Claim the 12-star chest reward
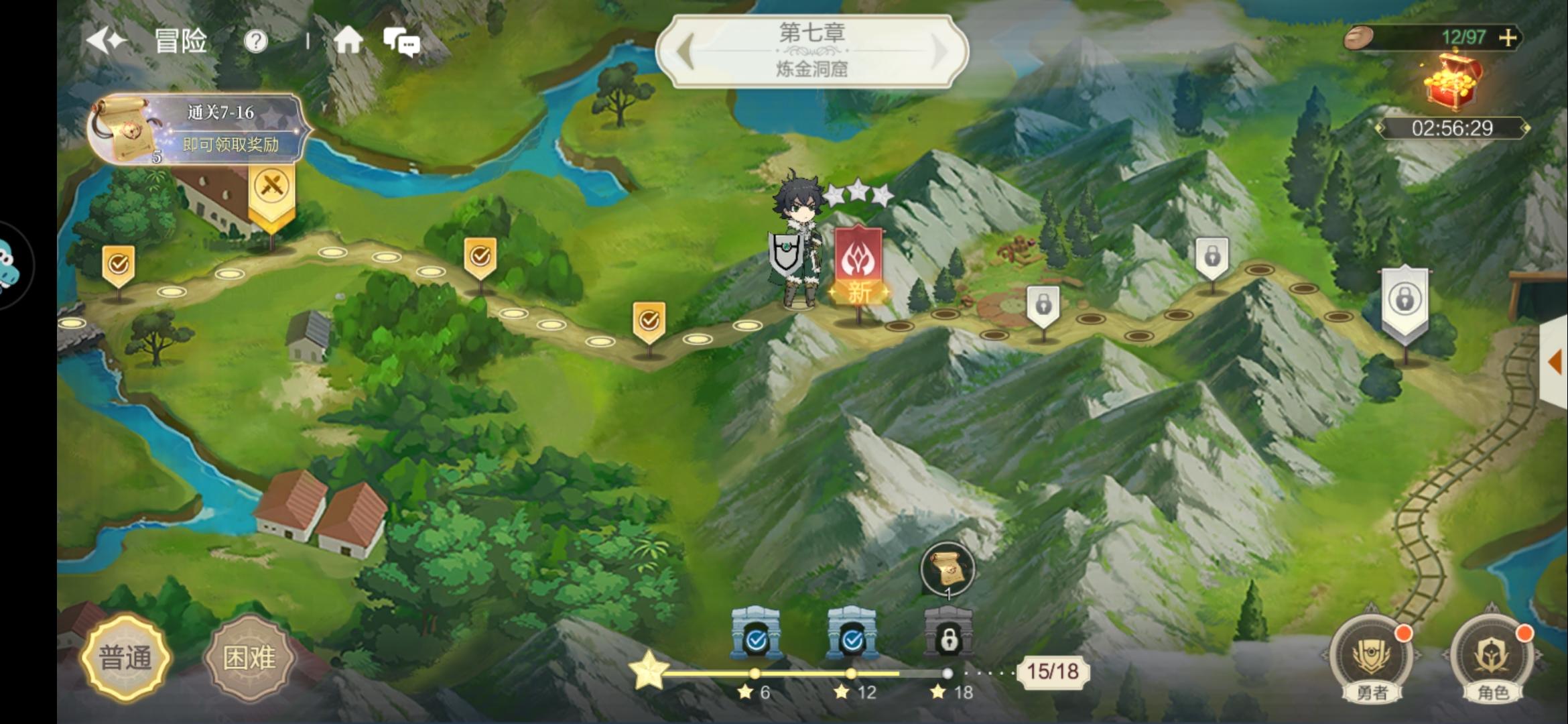This screenshot has width=1568, height=724. point(852,633)
